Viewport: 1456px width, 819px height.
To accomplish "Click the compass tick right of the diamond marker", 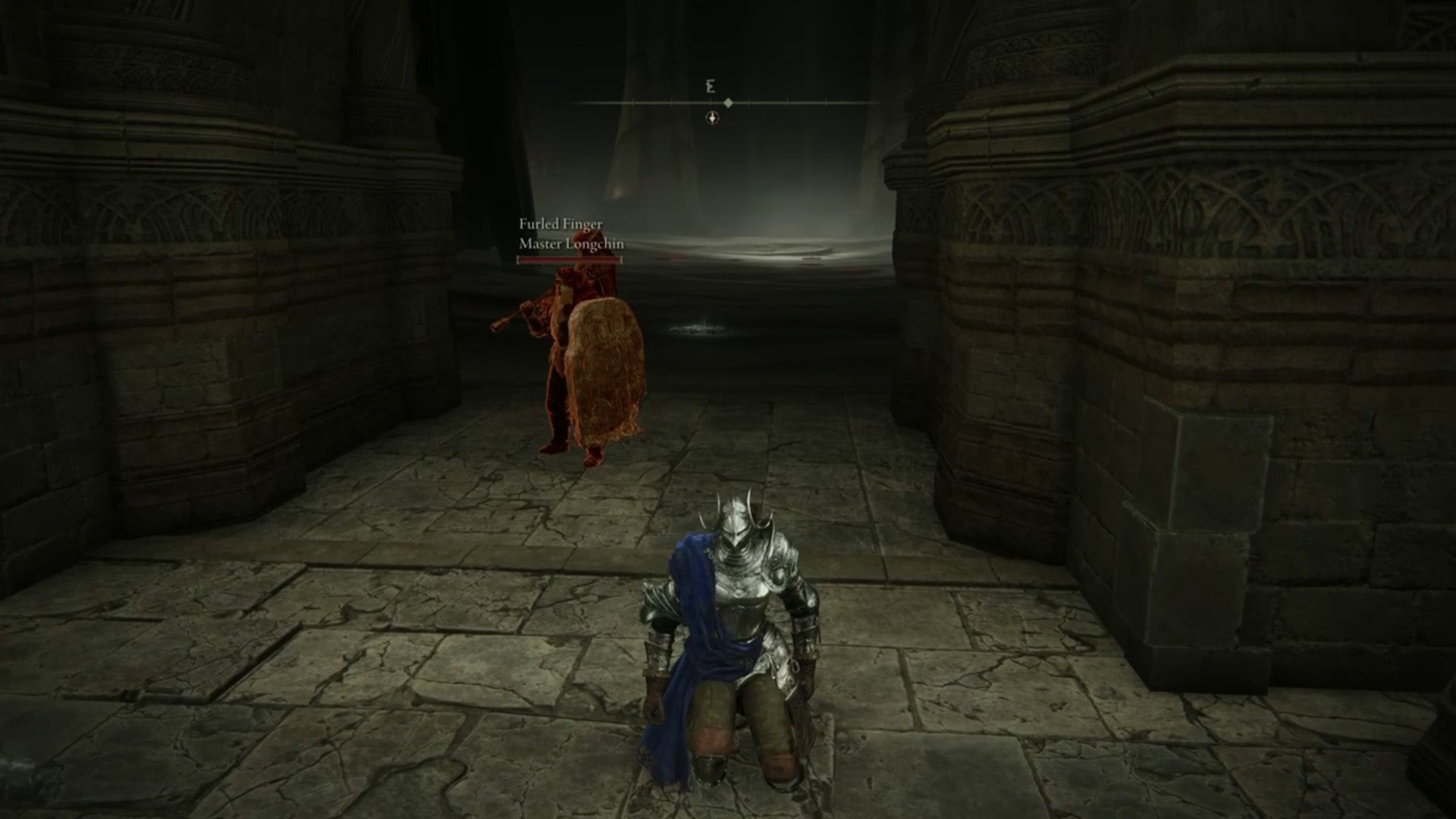I will pos(749,102).
